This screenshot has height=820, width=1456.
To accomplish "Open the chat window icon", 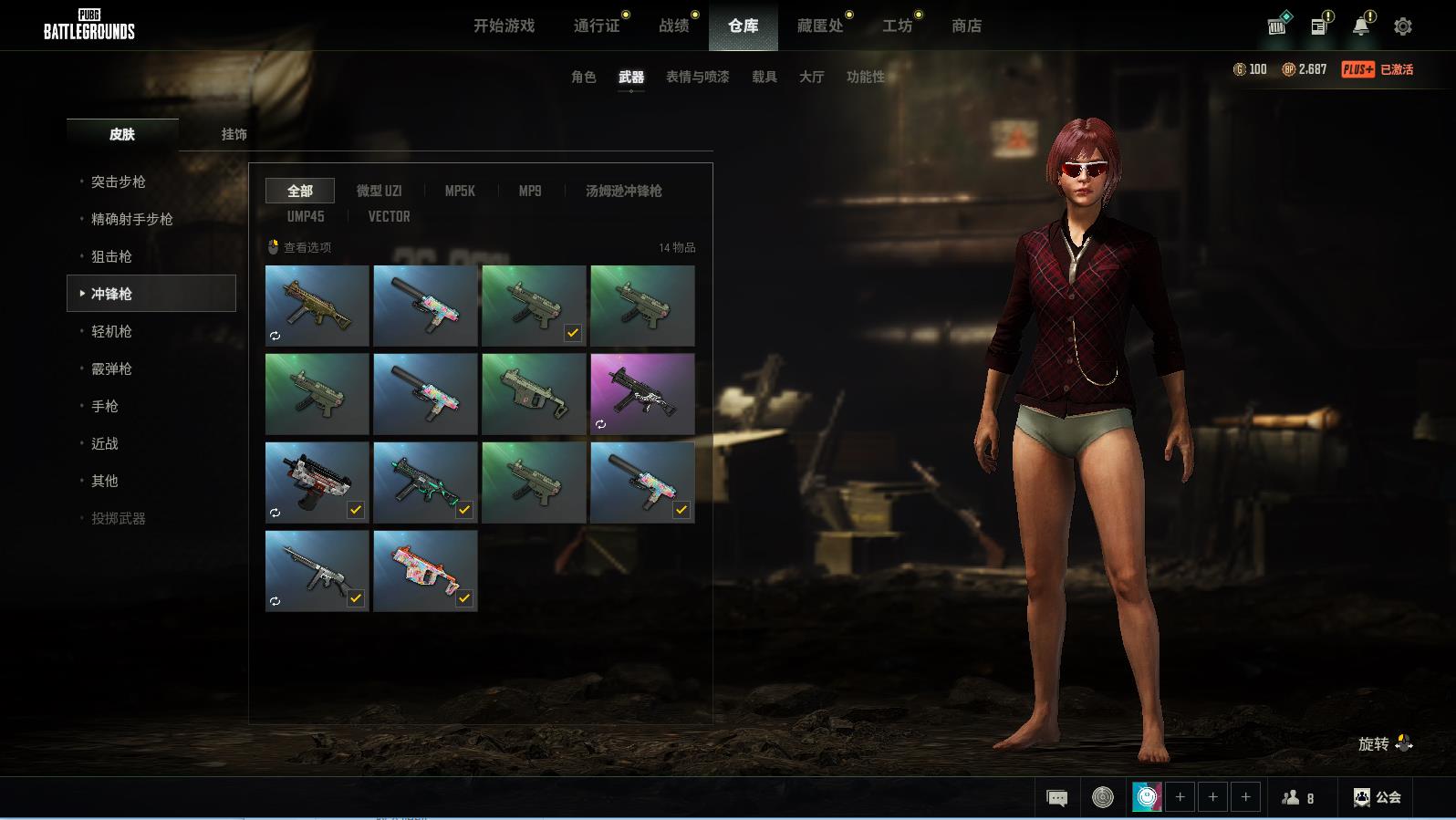I will click(1056, 798).
